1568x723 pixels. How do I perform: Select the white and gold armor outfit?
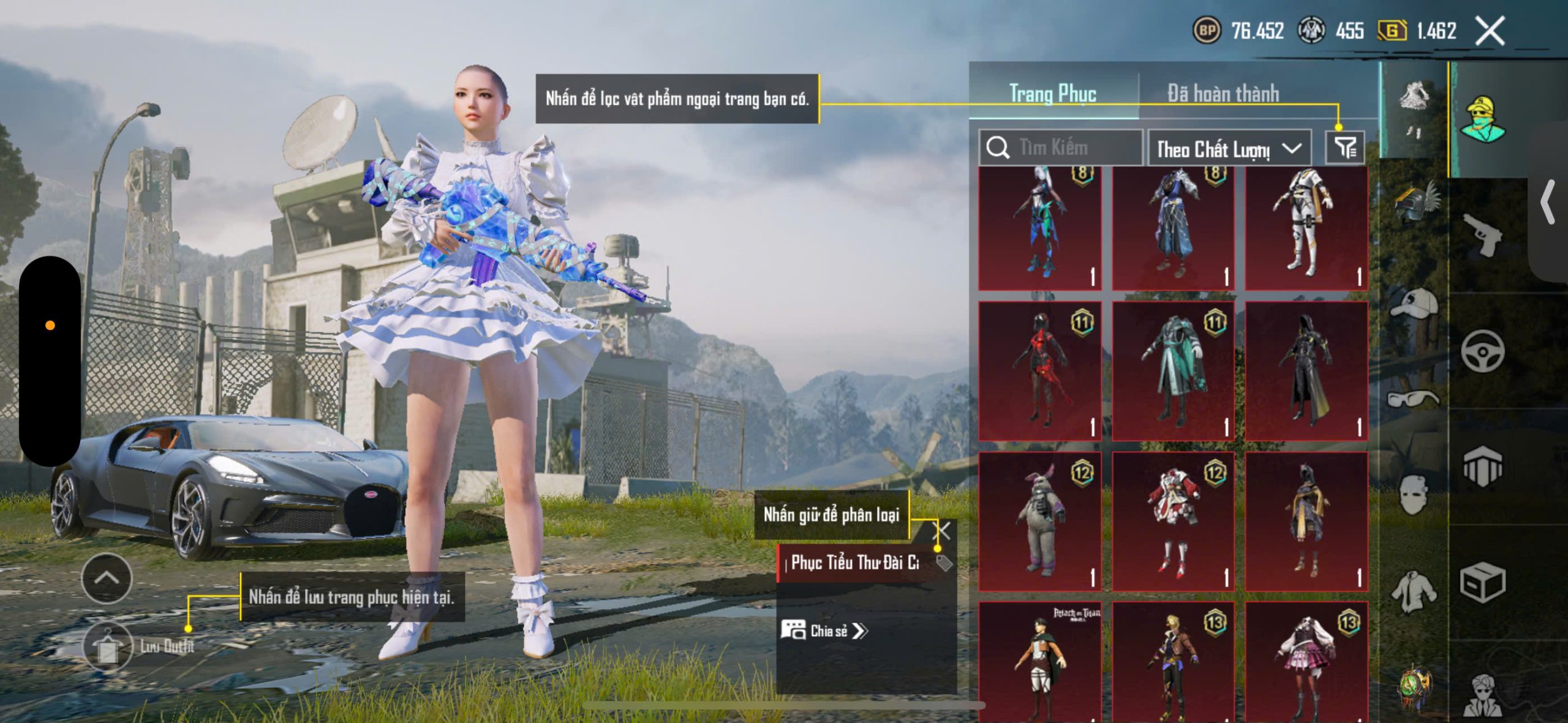pos(1306,227)
